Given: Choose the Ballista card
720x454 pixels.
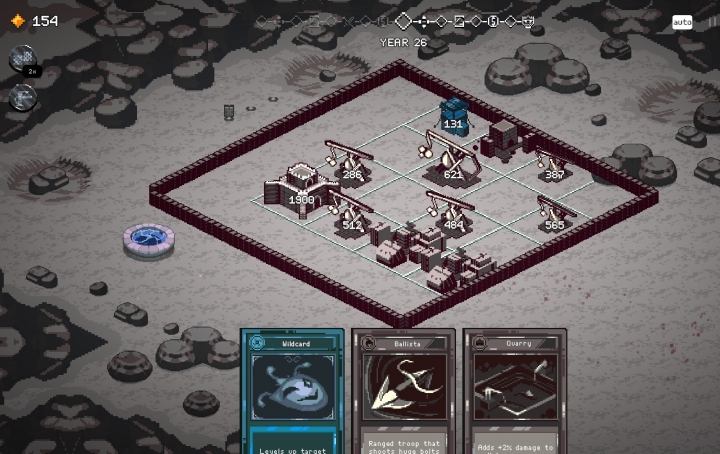Looking at the screenshot, I should click(403, 392).
